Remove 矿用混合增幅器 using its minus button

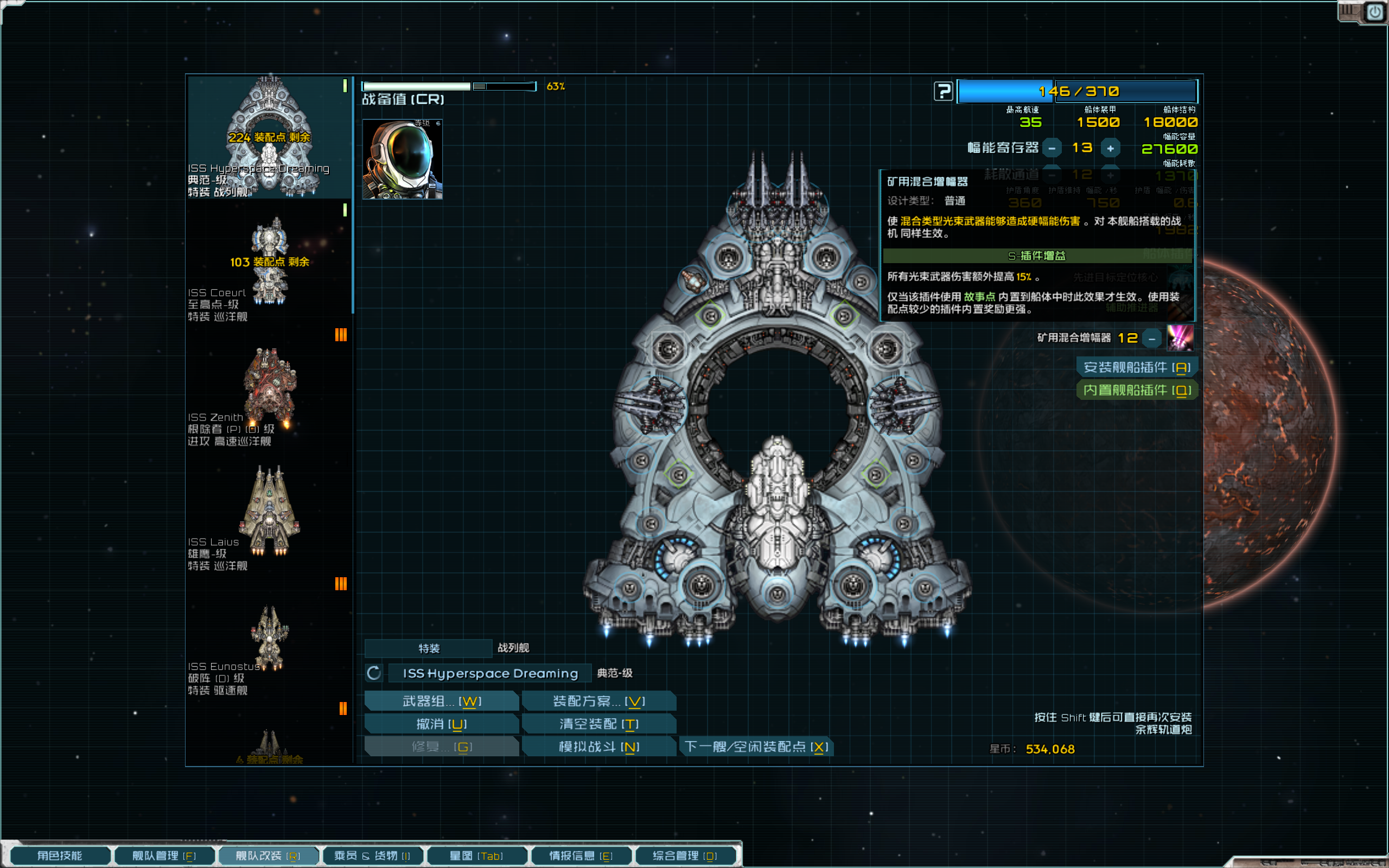tap(1152, 338)
